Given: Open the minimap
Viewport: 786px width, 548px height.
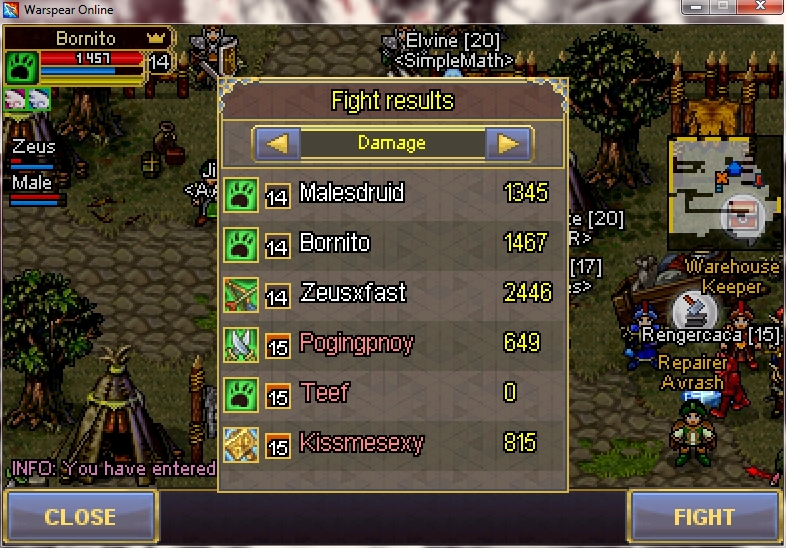Looking at the screenshot, I should (x=724, y=191).
